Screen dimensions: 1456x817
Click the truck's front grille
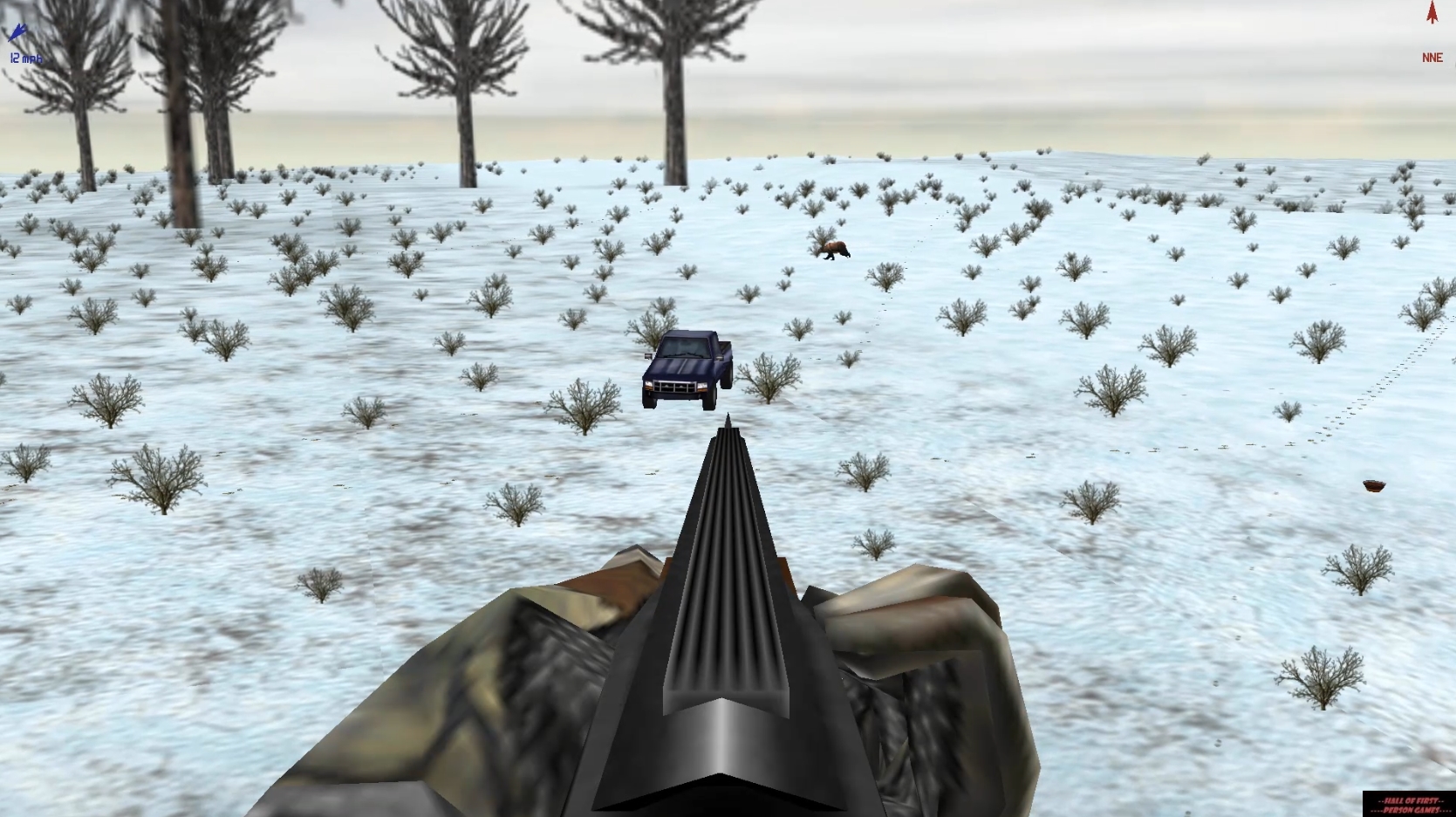(x=675, y=387)
